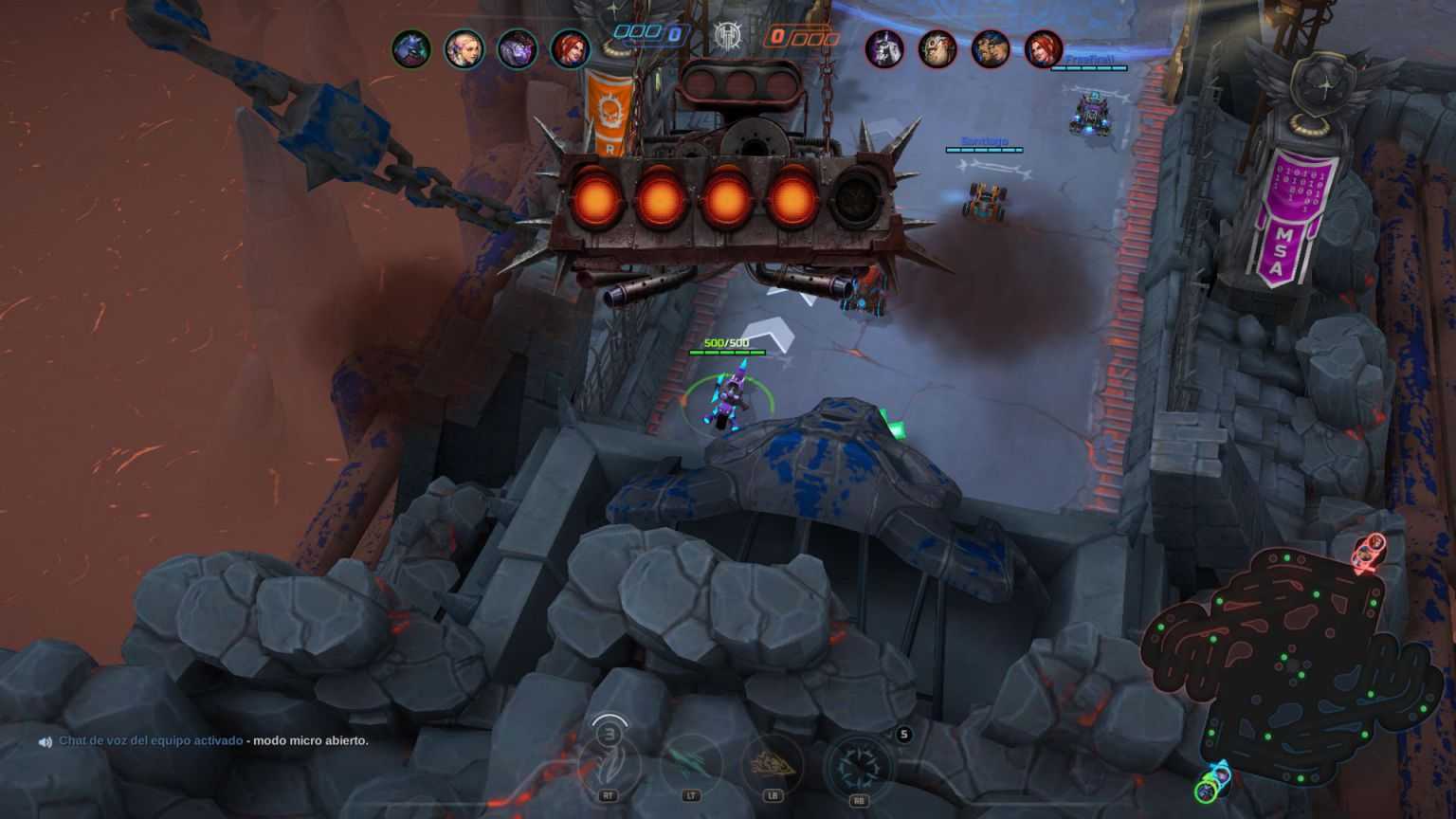
Task: Click red team's red-haired pilot portrait
Action: pos(1043,48)
